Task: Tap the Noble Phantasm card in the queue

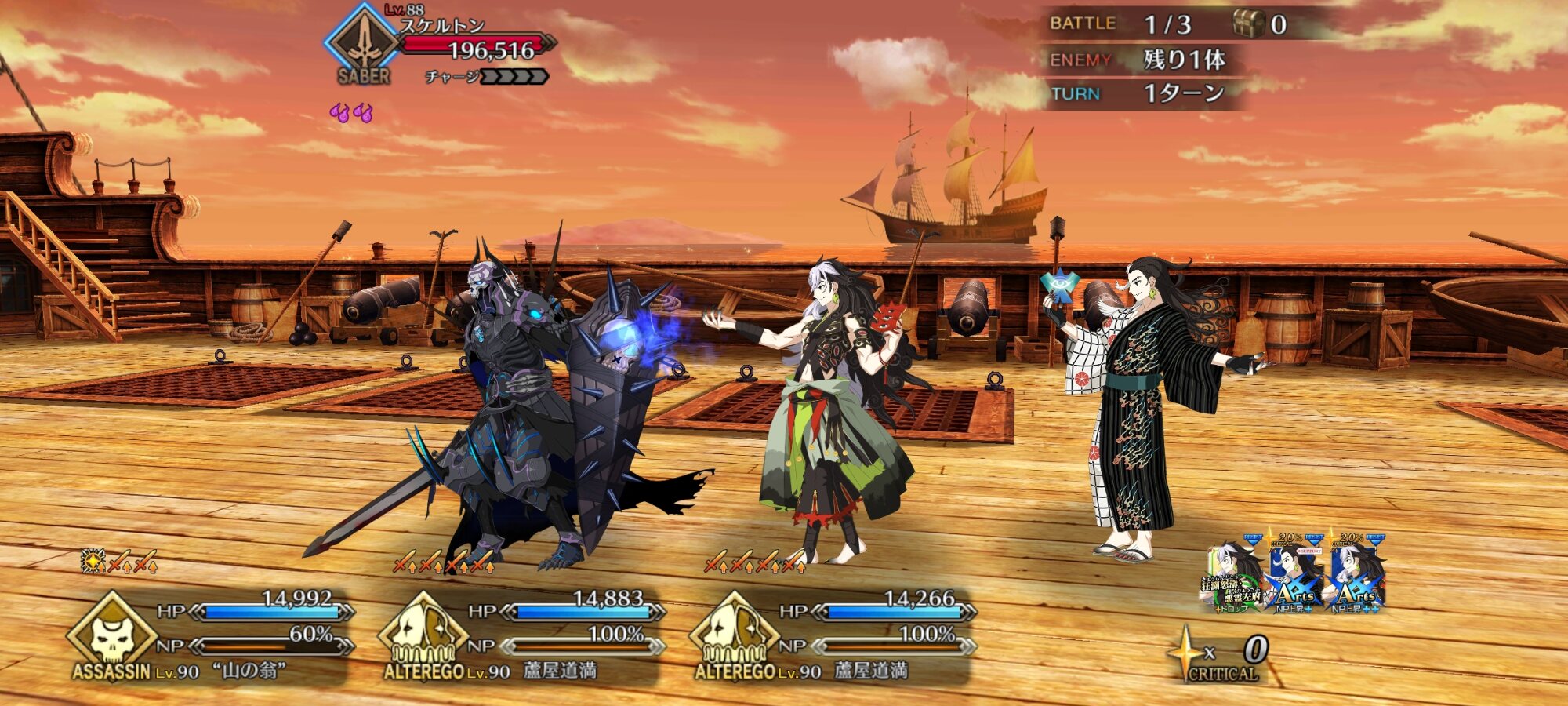Action: coord(1234,577)
